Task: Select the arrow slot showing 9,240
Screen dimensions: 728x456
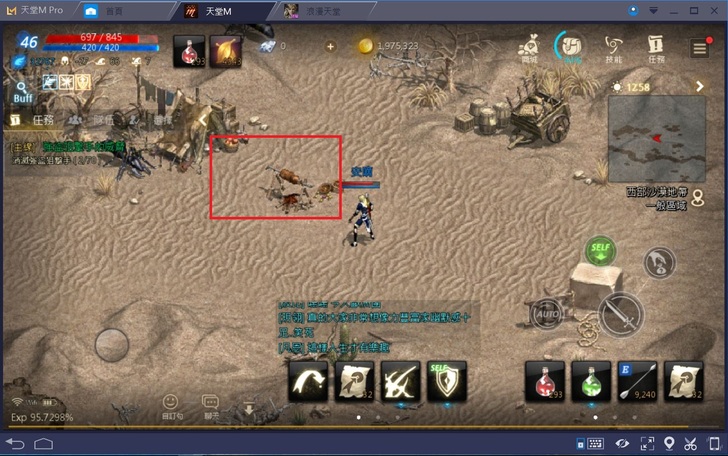Action: tap(637, 381)
